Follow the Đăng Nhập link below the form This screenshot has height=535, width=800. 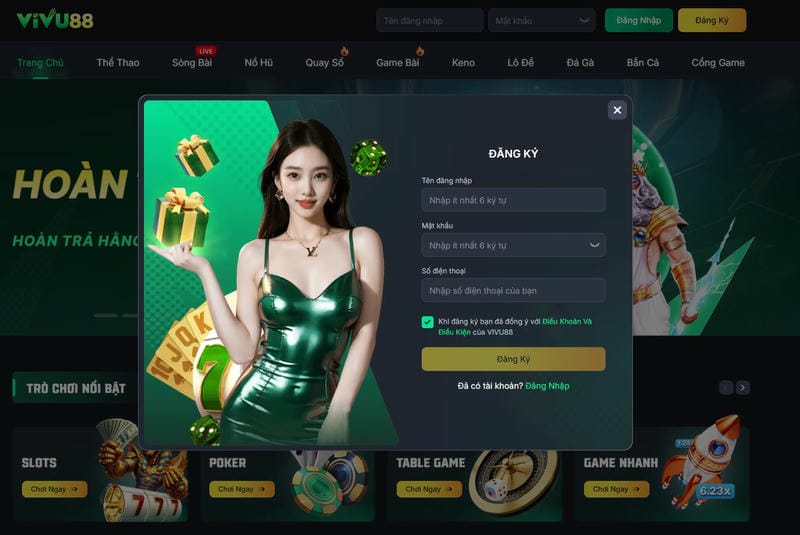pyautogui.click(x=547, y=386)
